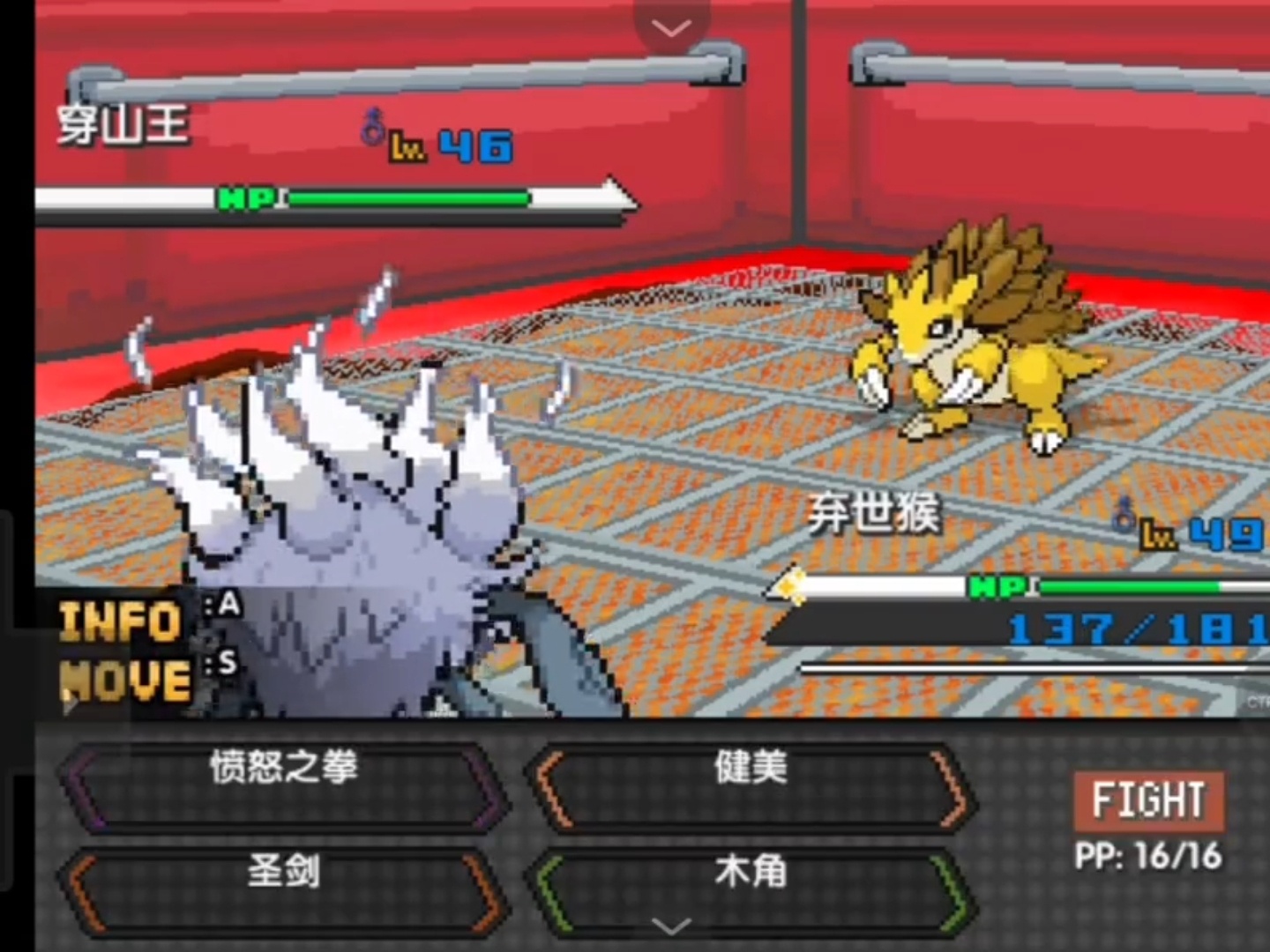This screenshot has width=1270, height=952.
Task: Select the MOVE option
Action: tap(124, 681)
